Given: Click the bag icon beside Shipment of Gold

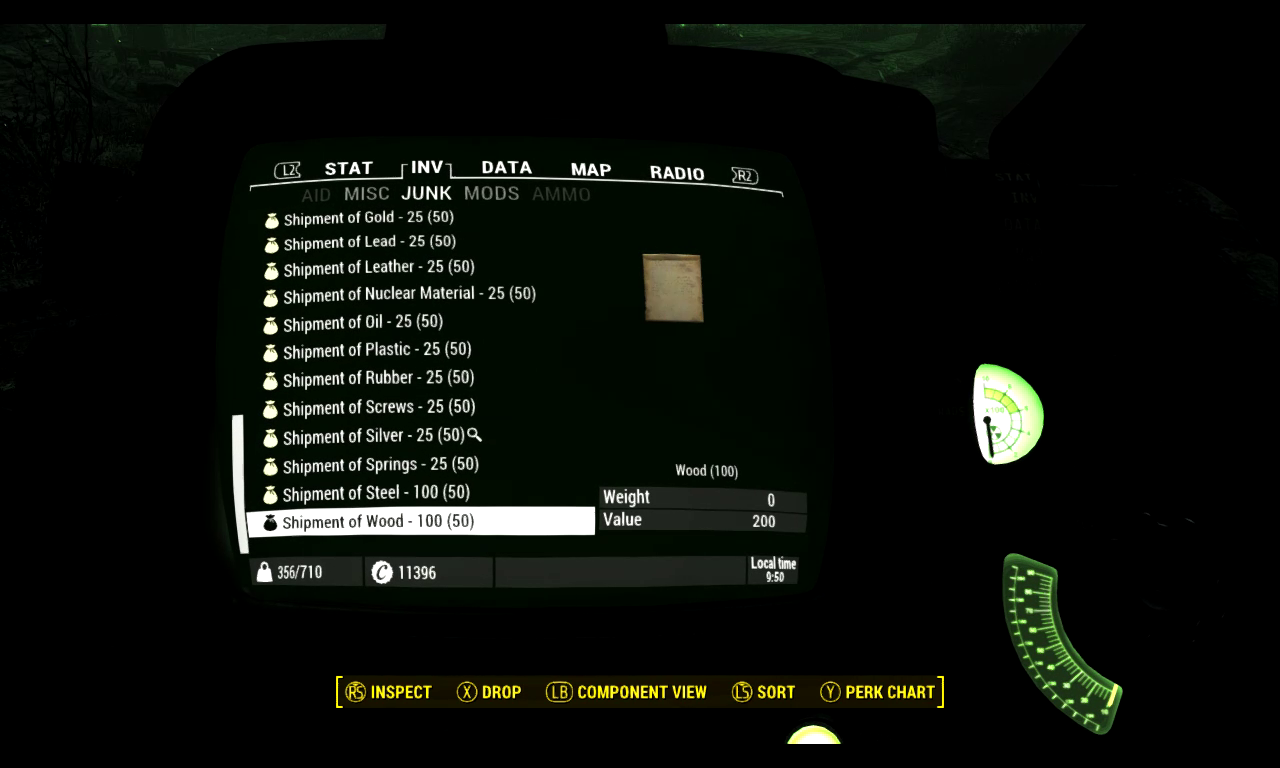Looking at the screenshot, I should click(270, 218).
